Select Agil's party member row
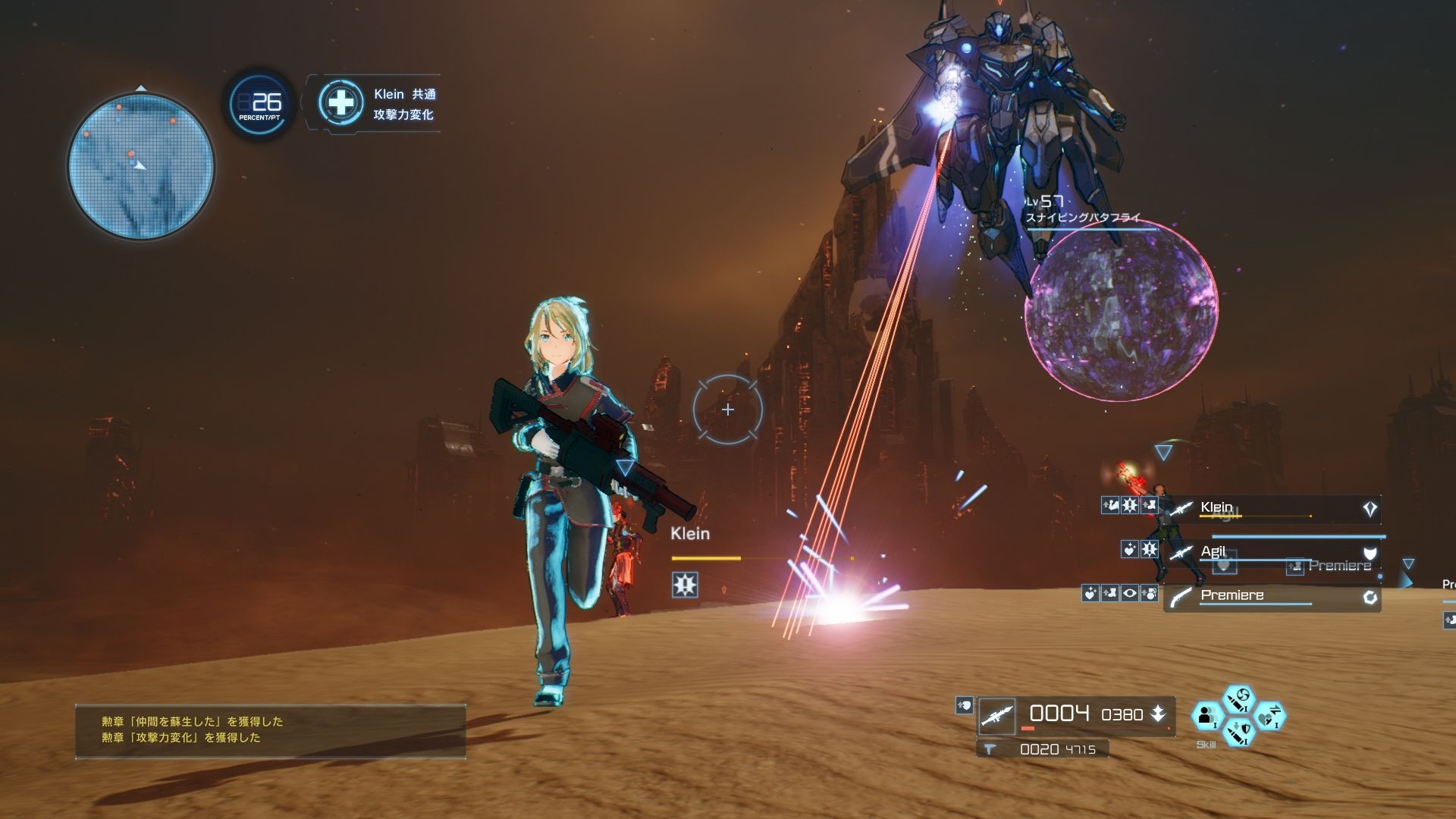 (1274, 552)
